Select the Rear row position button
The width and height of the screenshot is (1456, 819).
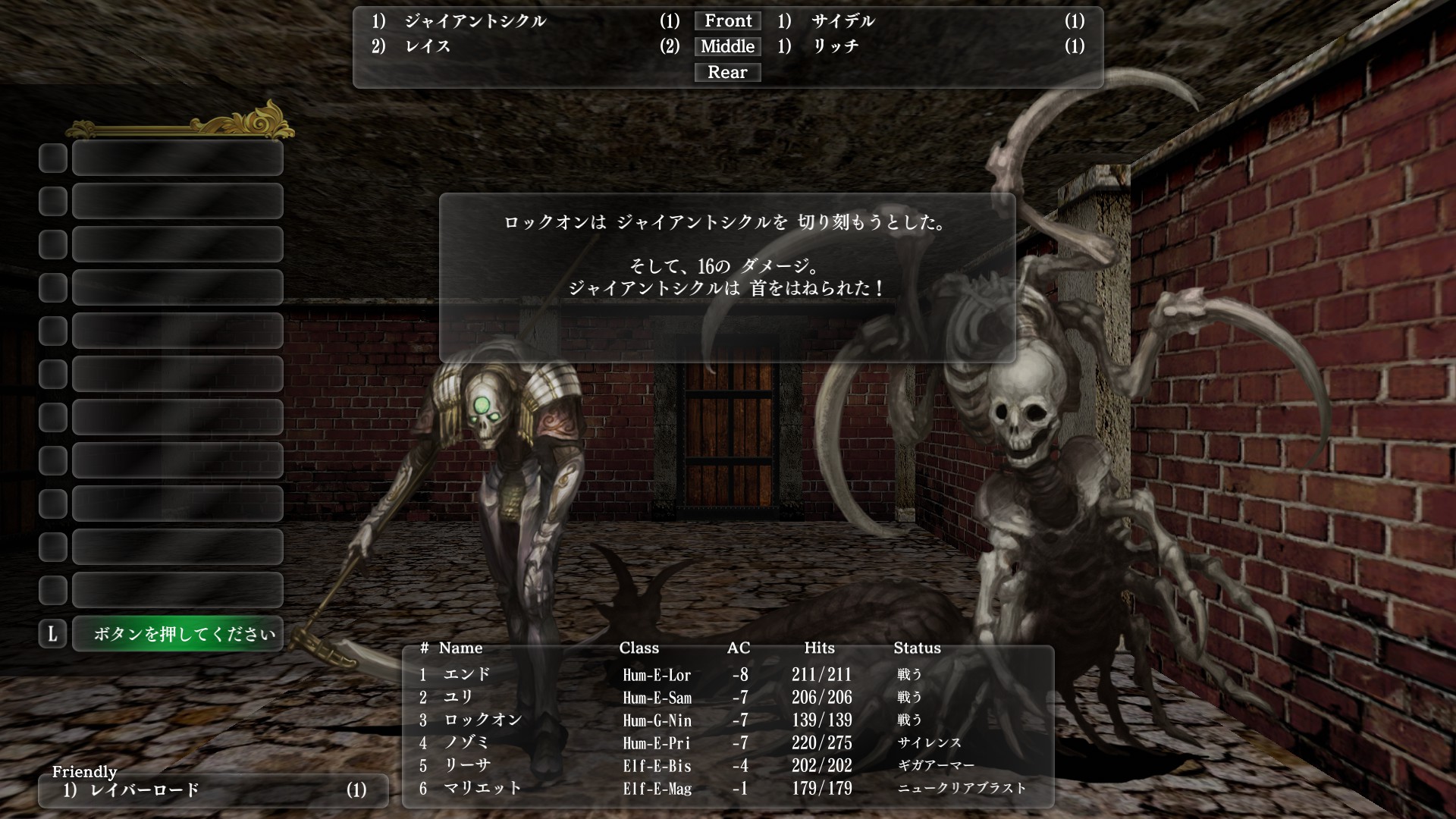click(x=726, y=72)
